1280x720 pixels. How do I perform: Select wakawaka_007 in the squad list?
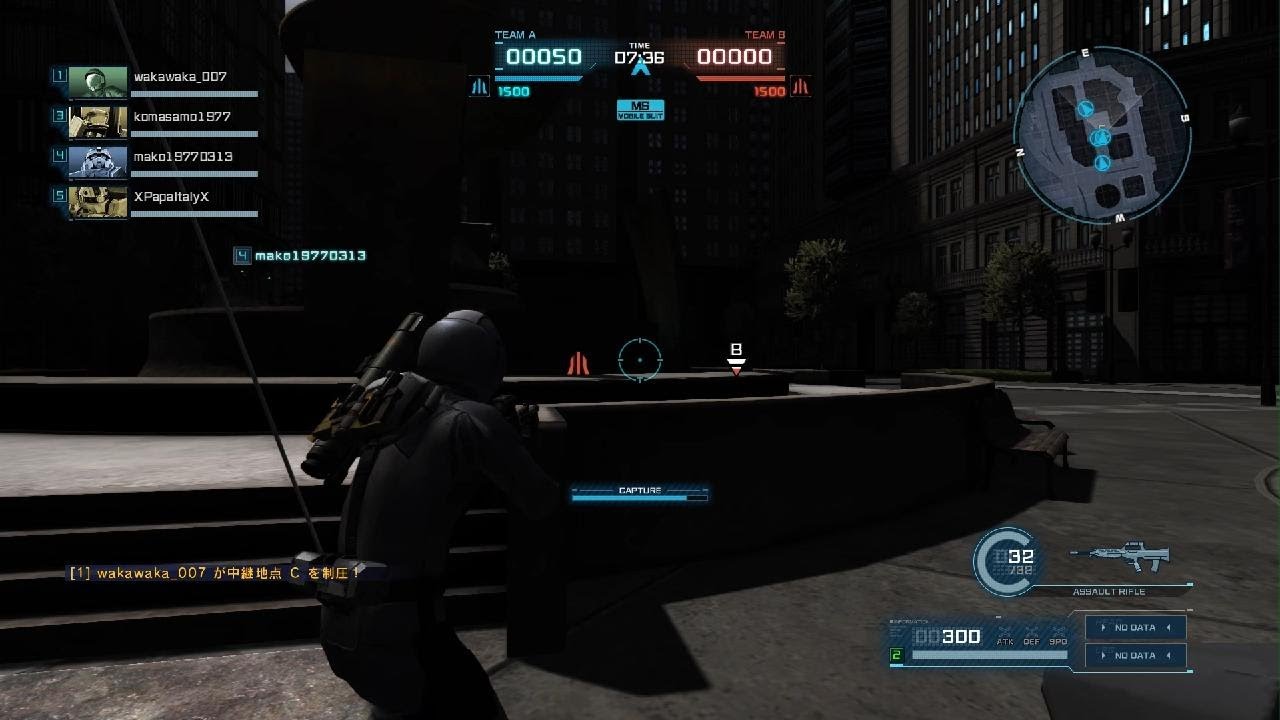180,77
